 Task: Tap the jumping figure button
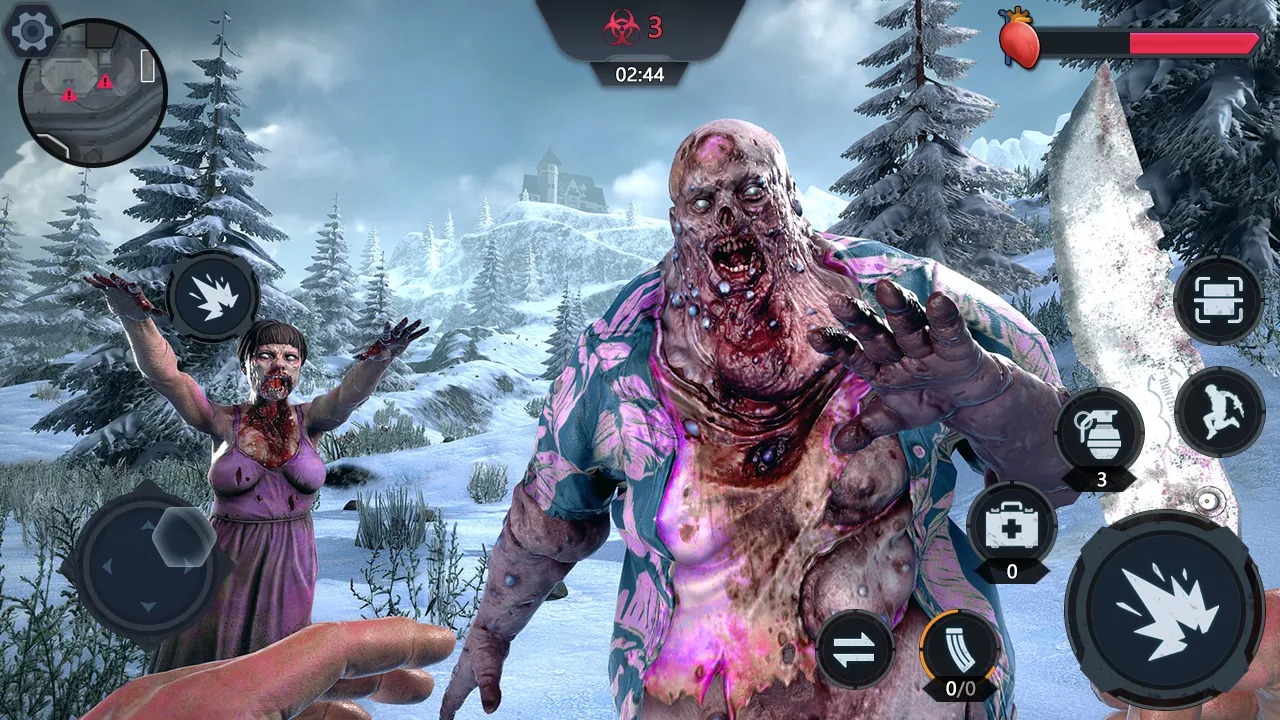click(x=1219, y=411)
